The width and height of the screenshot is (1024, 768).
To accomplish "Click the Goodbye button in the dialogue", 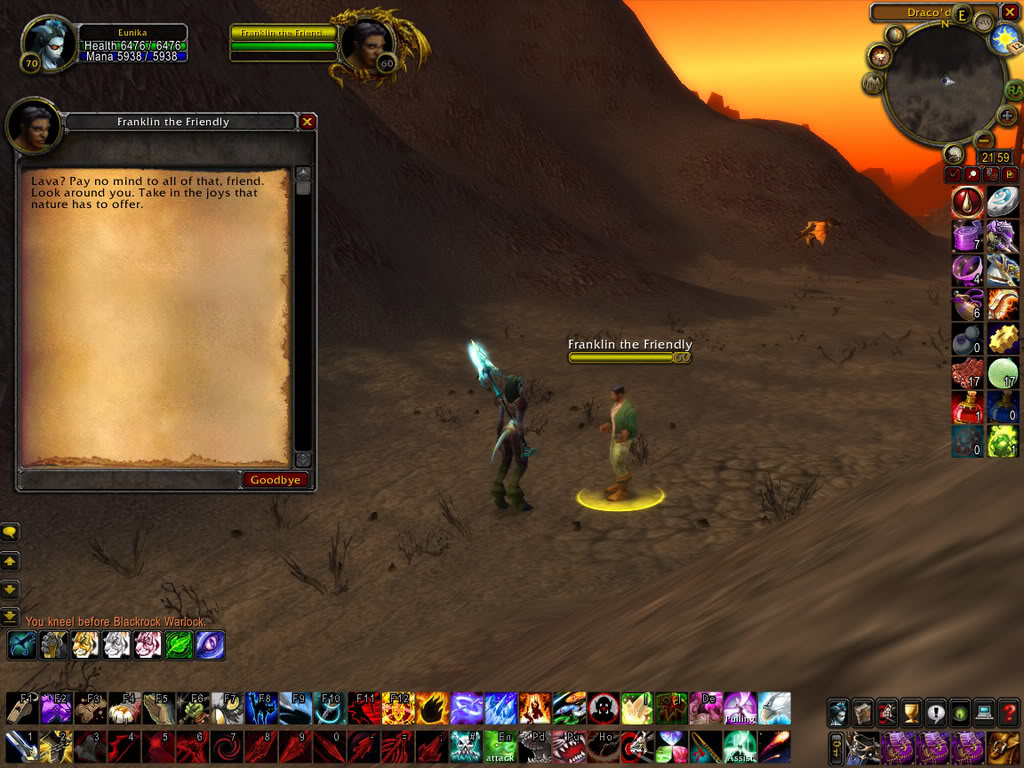I will pyautogui.click(x=275, y=480).
